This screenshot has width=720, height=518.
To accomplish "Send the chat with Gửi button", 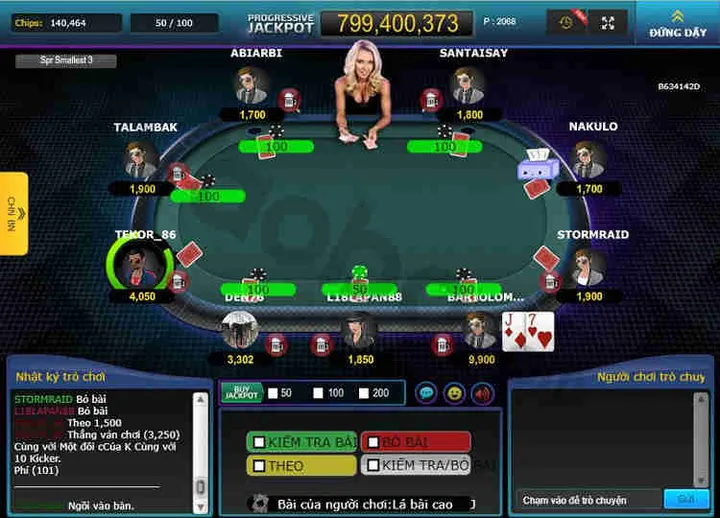I will click(x=685, y=499).
